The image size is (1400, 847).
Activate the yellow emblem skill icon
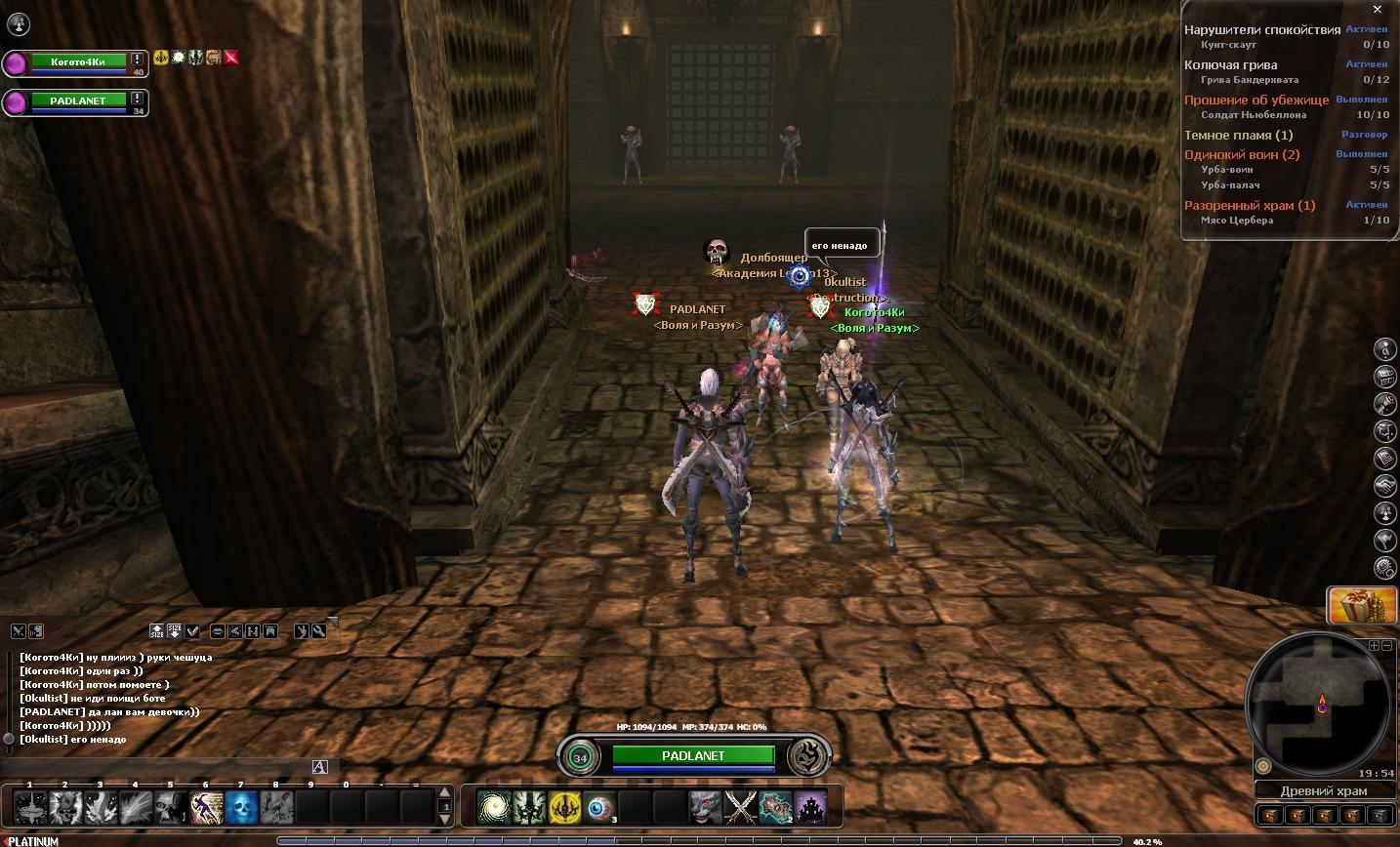pos(564,808)
